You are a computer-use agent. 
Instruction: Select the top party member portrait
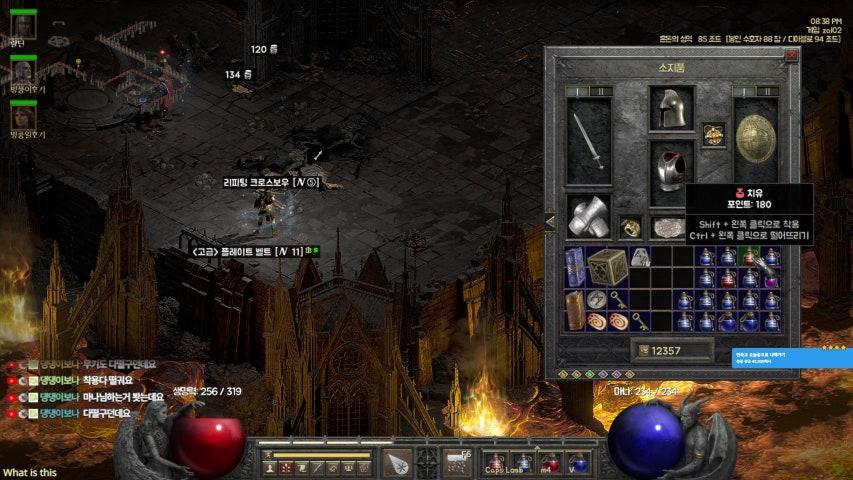23,23
